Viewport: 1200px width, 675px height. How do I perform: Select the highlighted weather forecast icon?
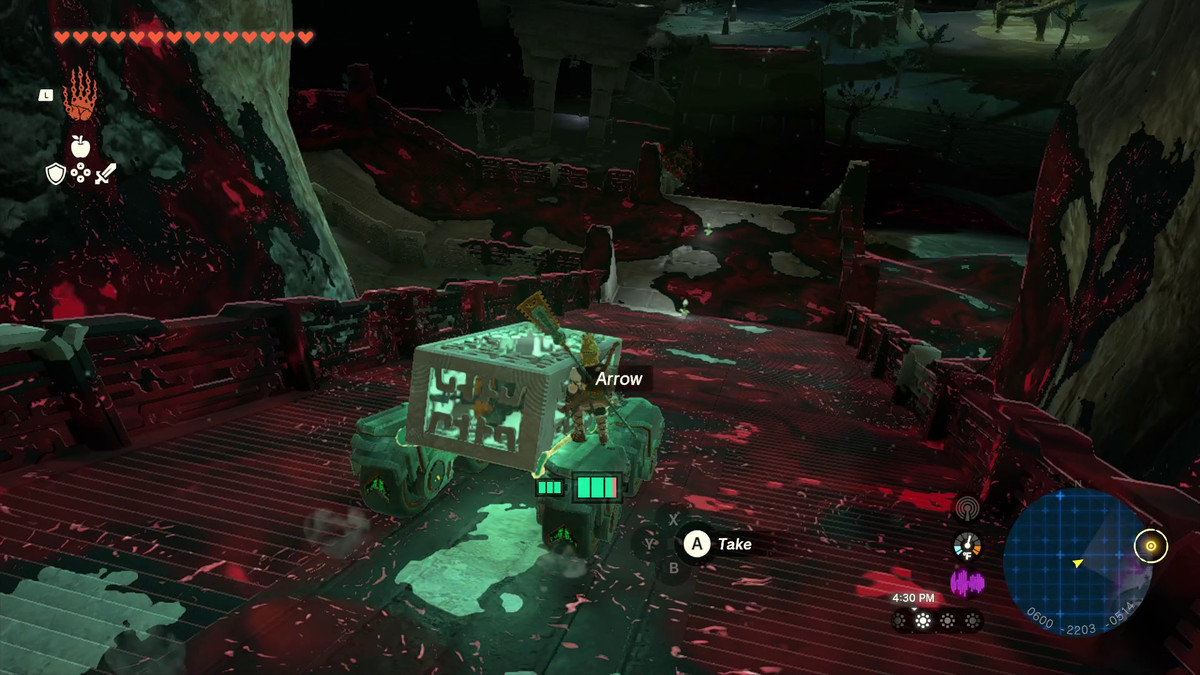pos(924,621)
